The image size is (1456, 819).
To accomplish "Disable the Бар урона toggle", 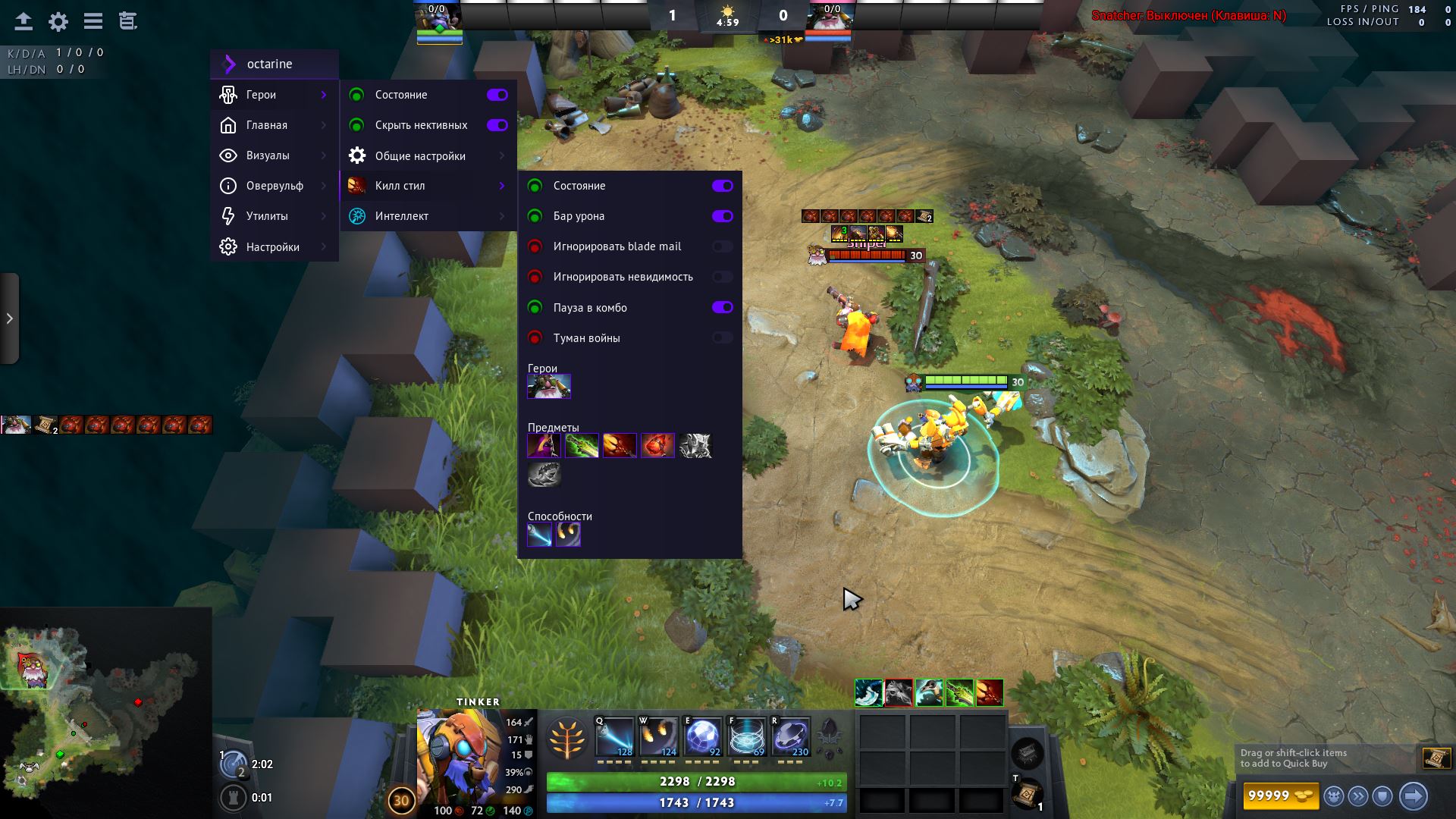I will coord(723,216).
